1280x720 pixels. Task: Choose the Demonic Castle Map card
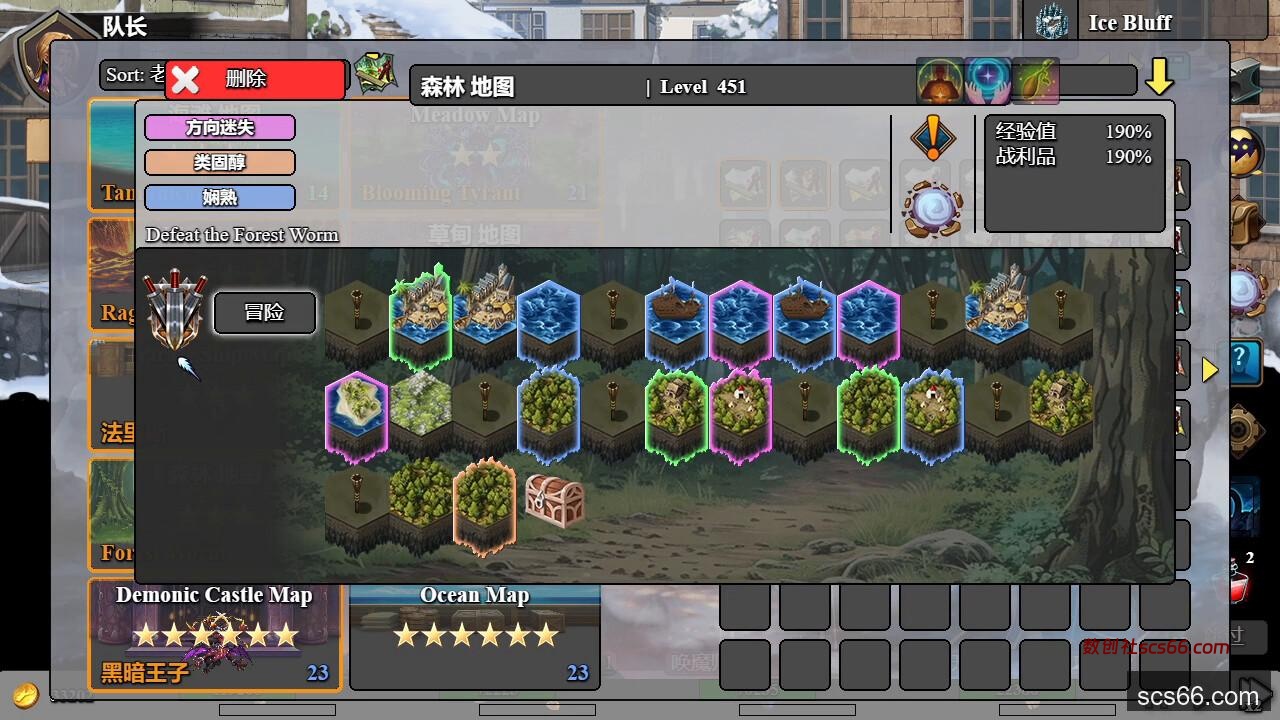(x=215, y=634)
